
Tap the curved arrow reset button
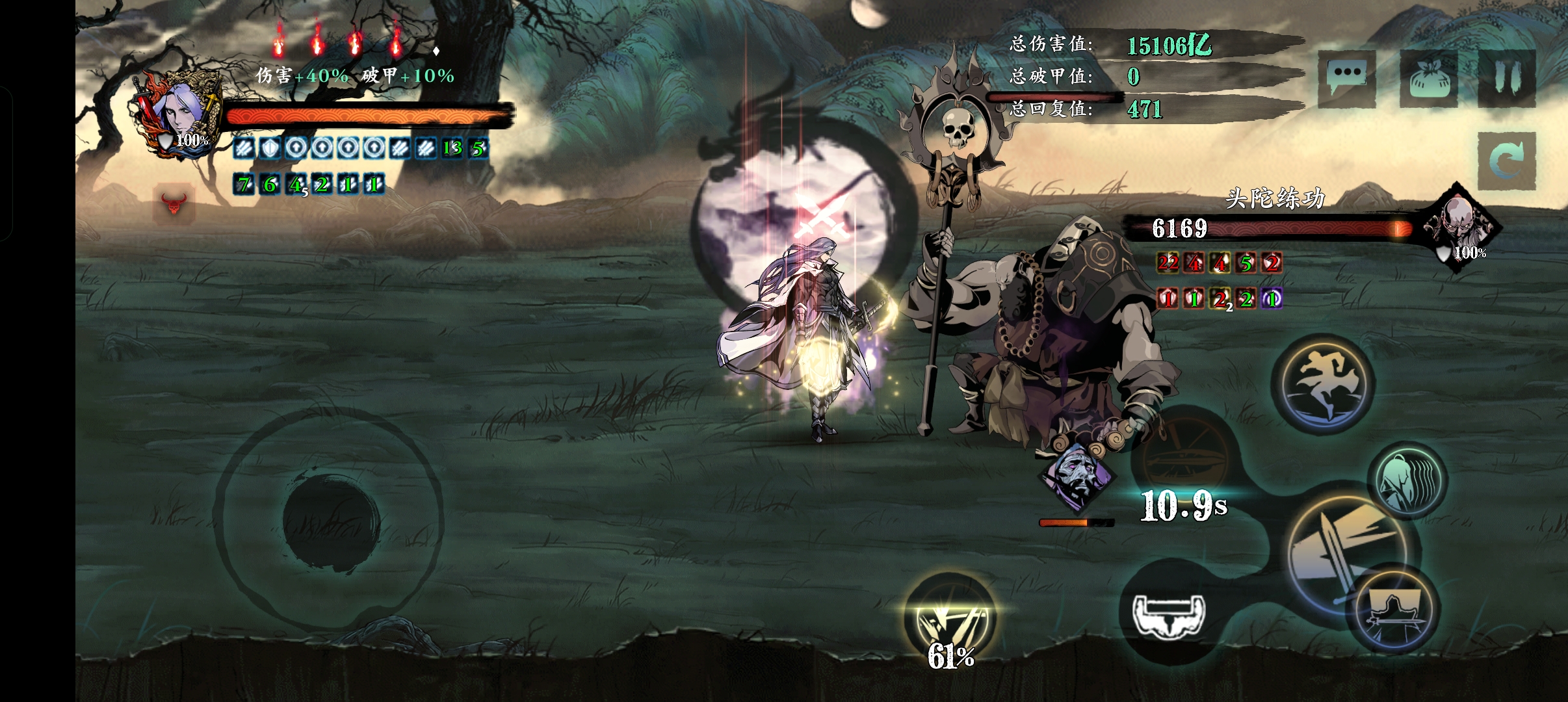click(1506, 161)
